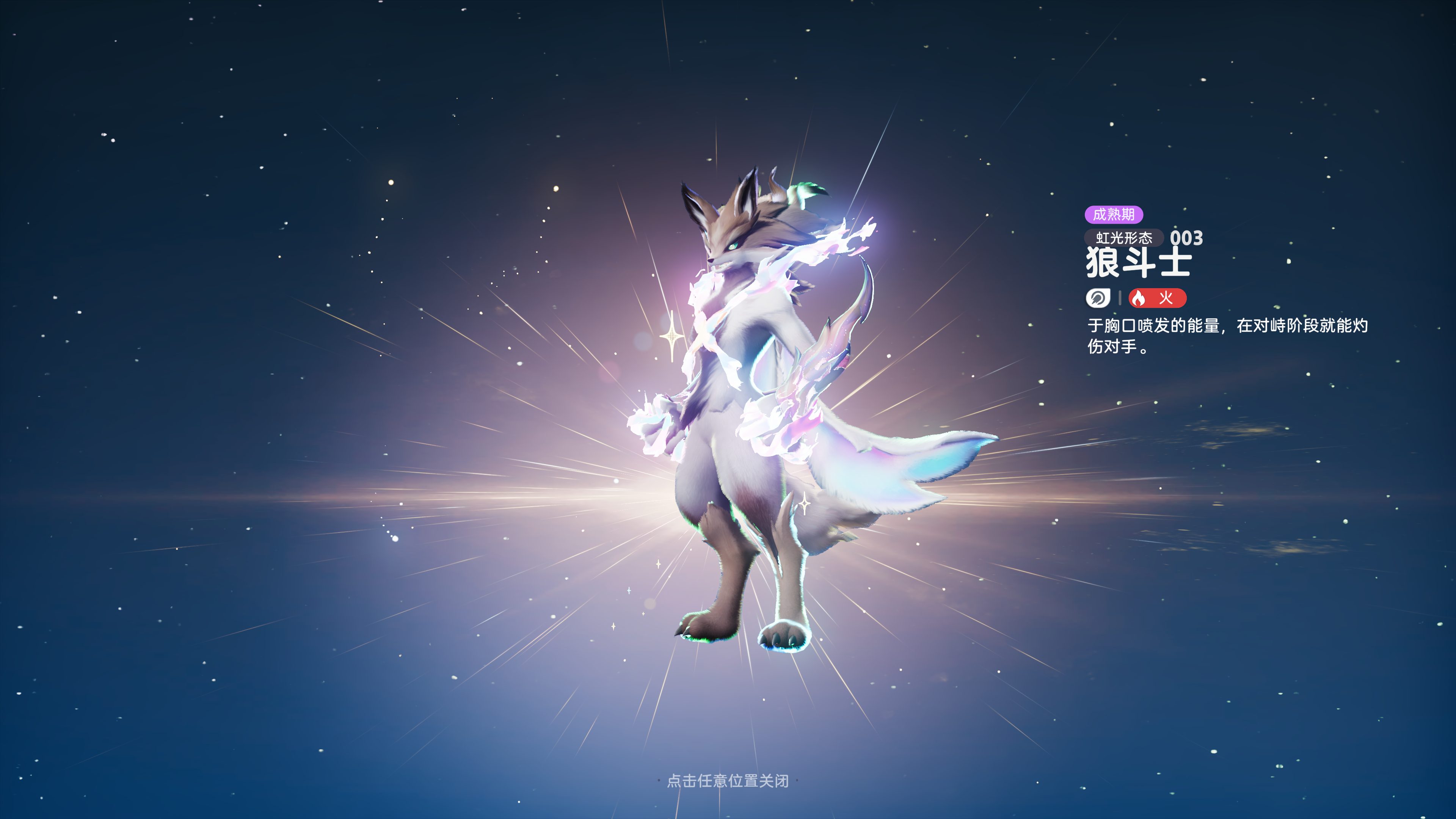Click the white swirl attribute icon

point(1098,298)
